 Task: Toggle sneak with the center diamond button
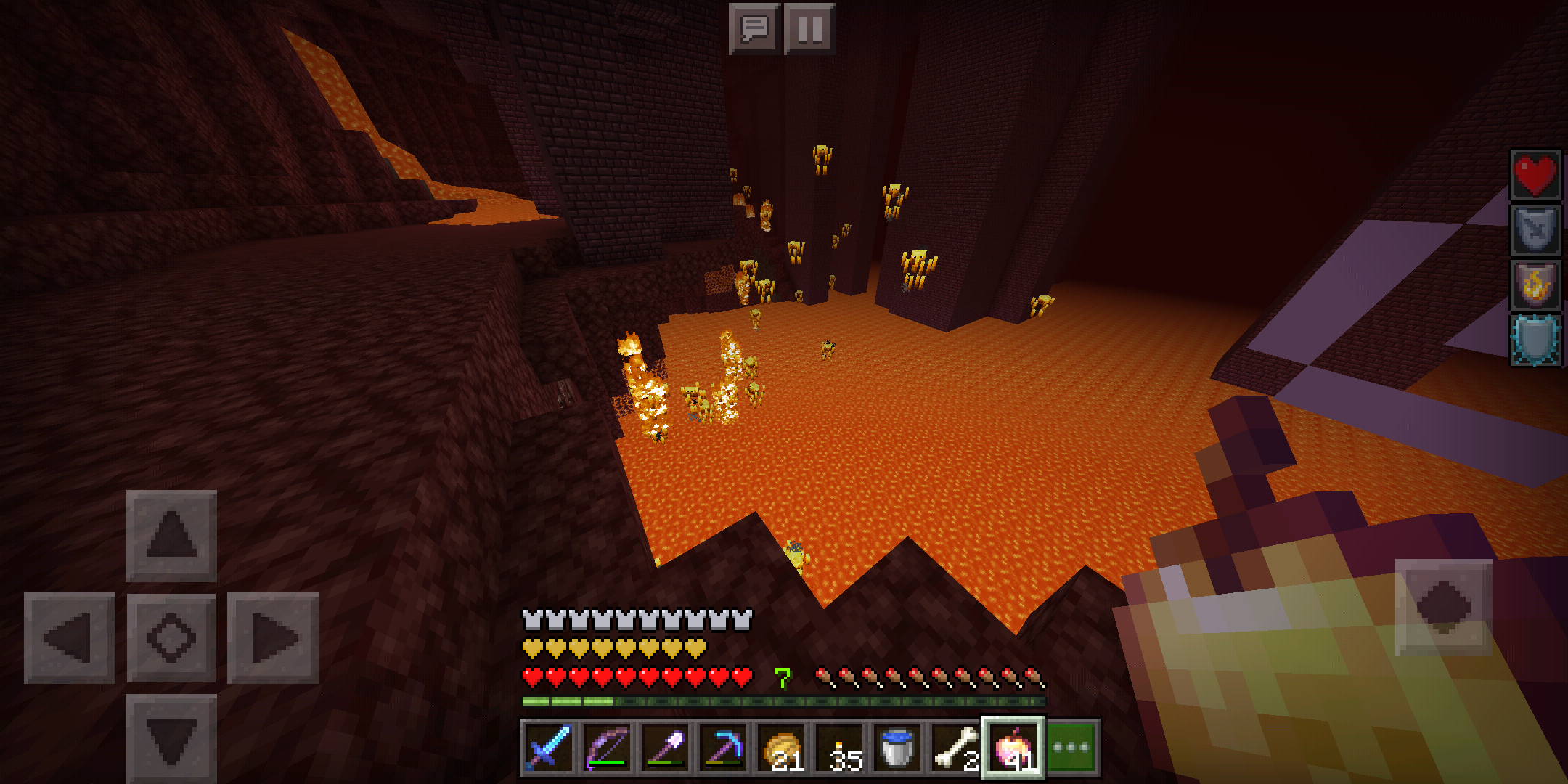(x=171, y=638)
